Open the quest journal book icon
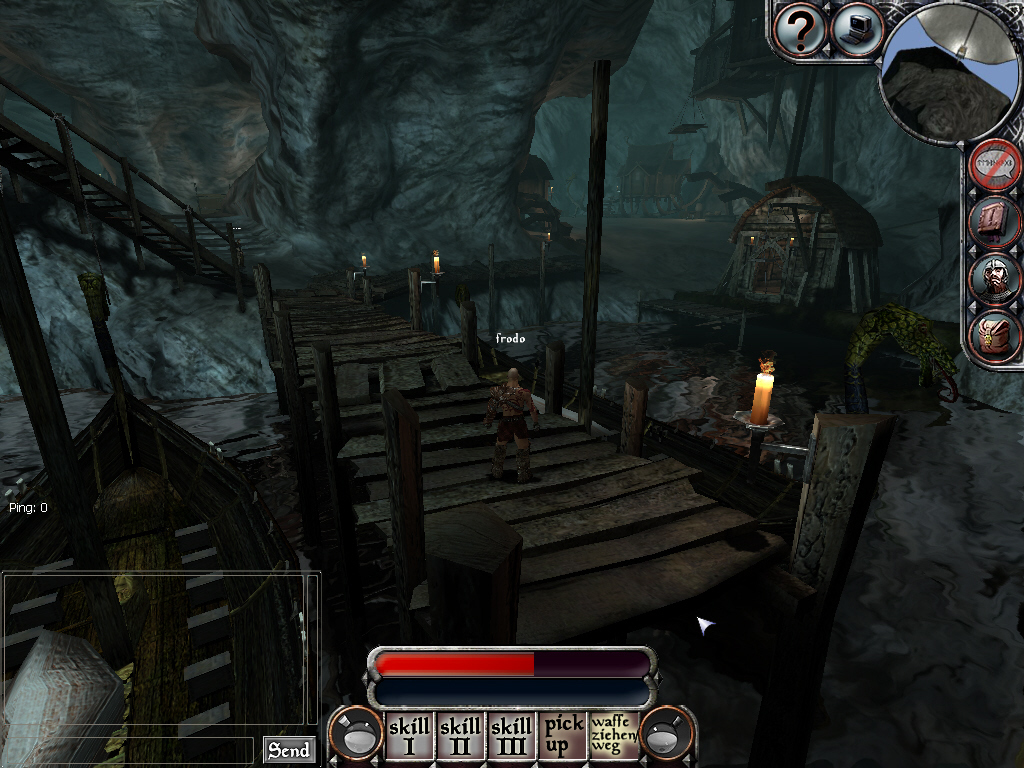This screenshot has width=1024, height=768. (x=995, y=222)
